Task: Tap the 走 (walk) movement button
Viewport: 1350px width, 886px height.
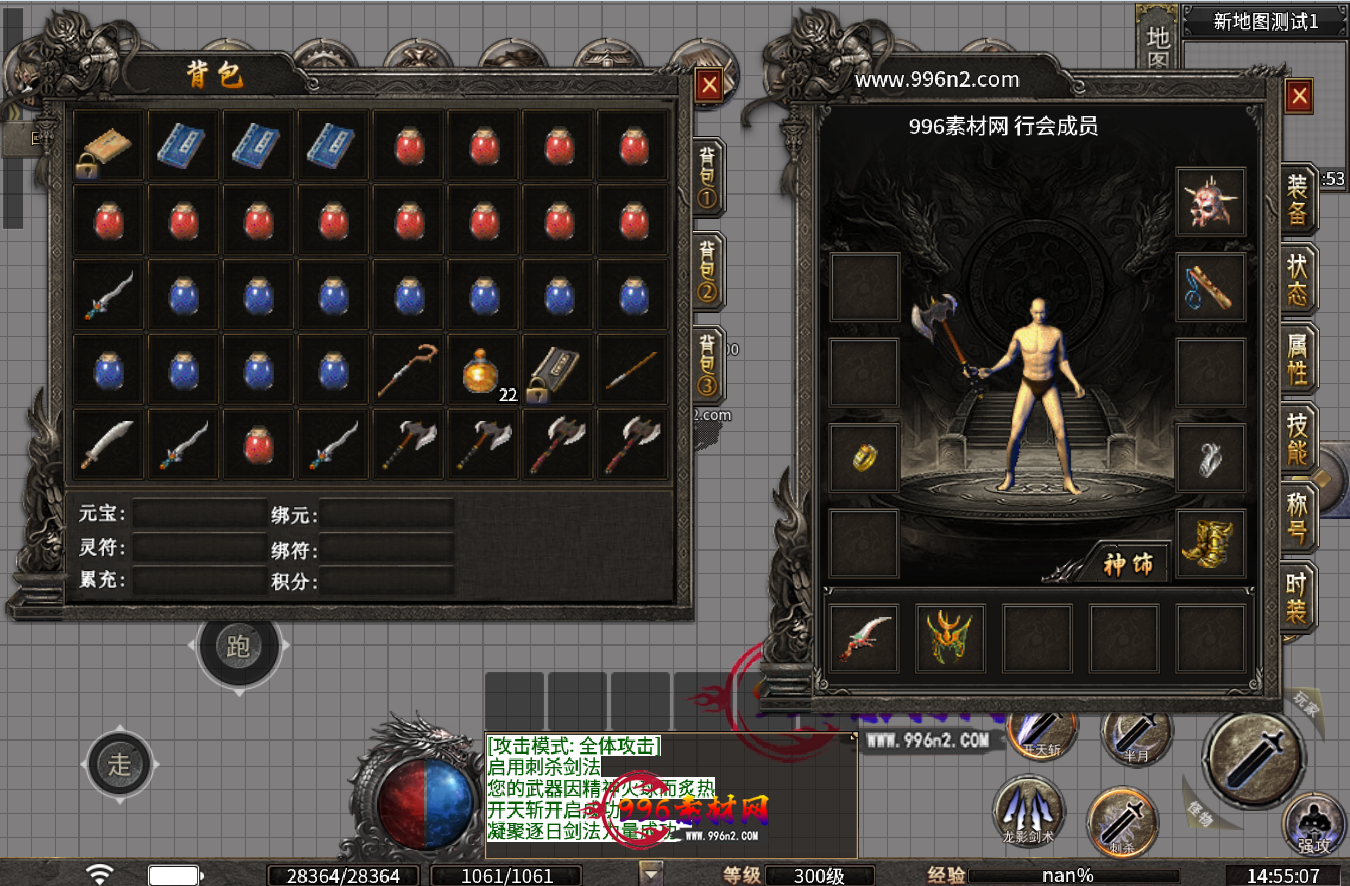Action: coord(119,766)
